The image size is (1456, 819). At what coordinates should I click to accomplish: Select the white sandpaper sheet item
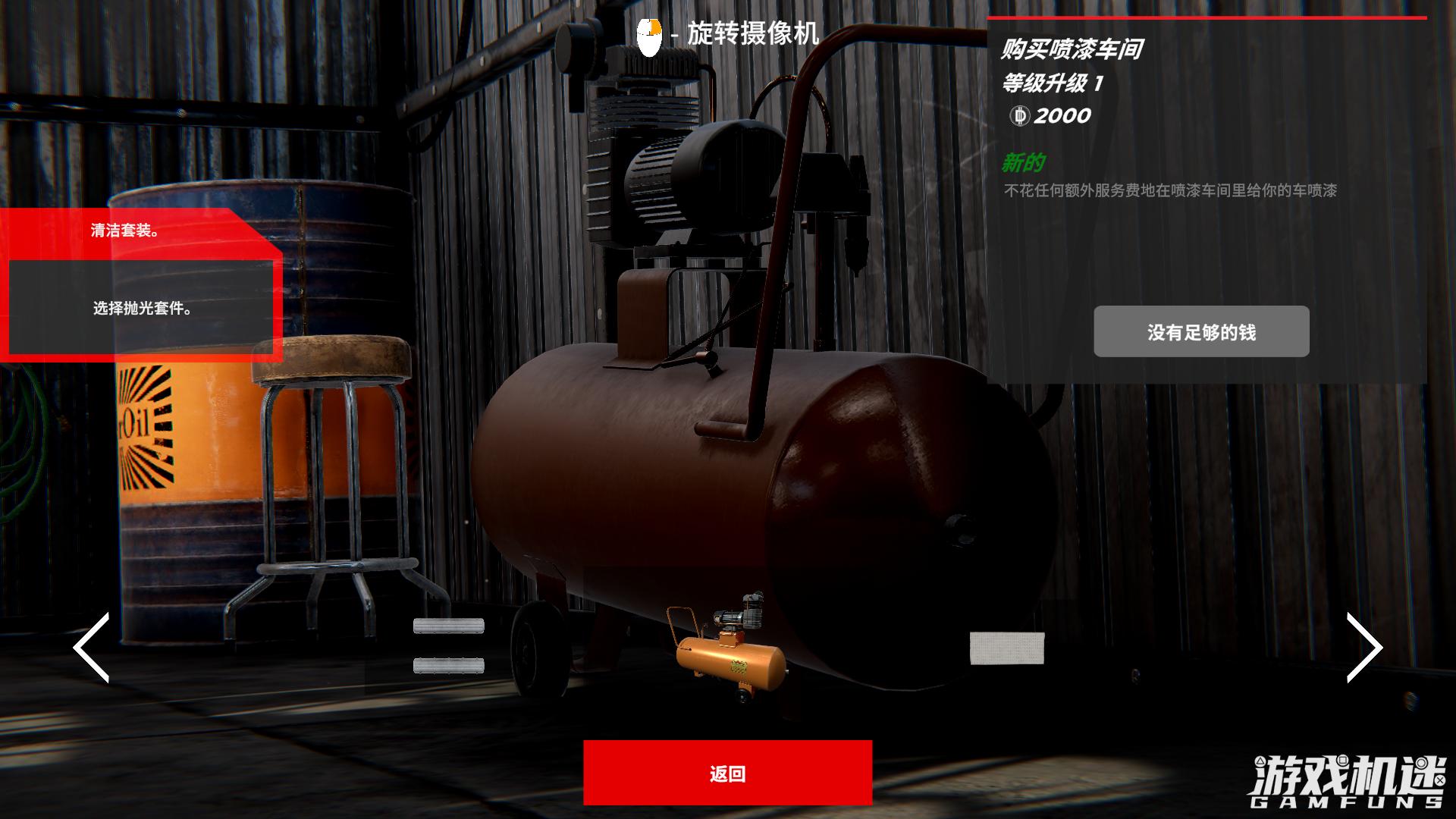coord(1009,648)
